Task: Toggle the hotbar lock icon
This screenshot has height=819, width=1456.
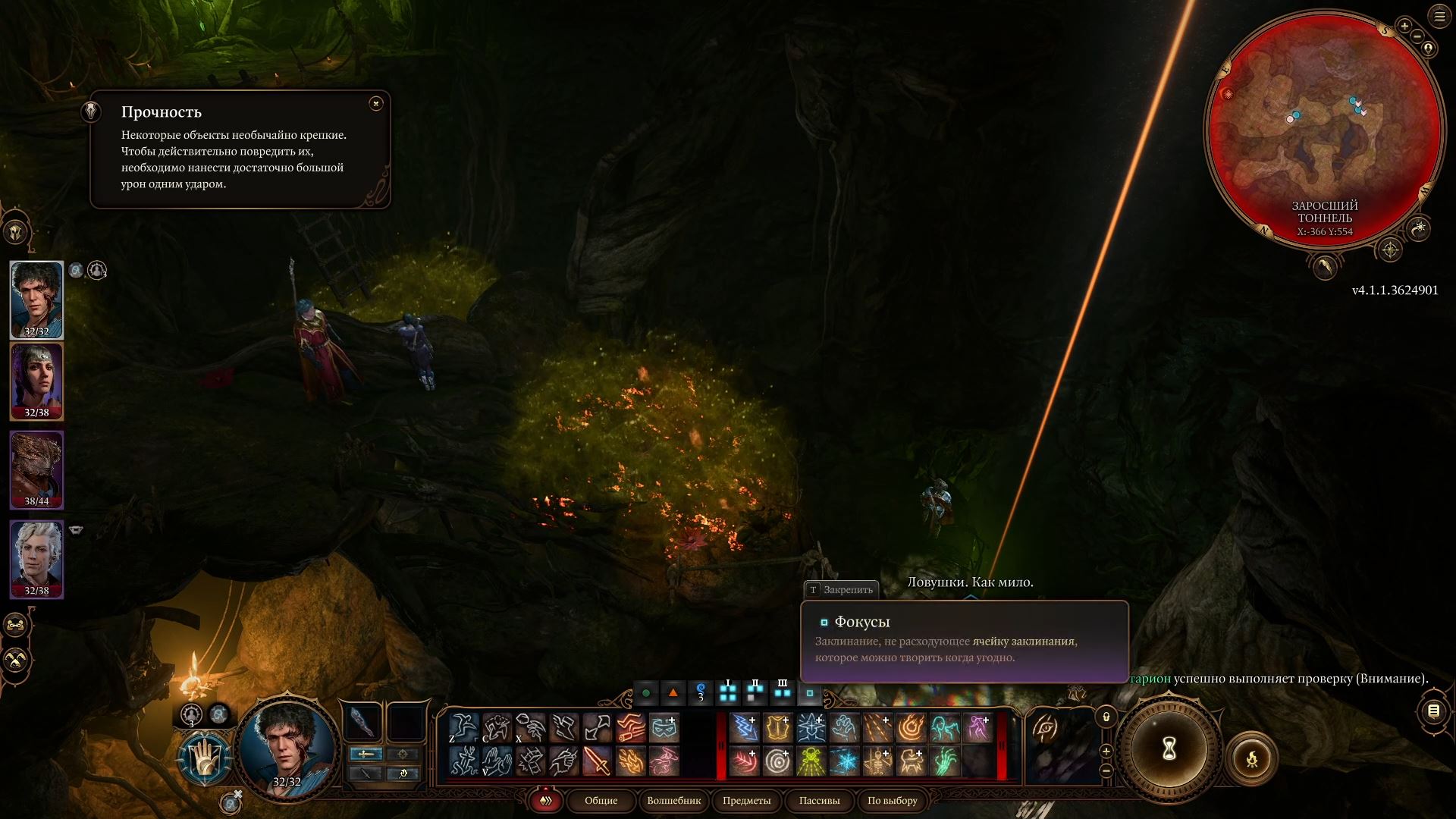Action: 1106,717
